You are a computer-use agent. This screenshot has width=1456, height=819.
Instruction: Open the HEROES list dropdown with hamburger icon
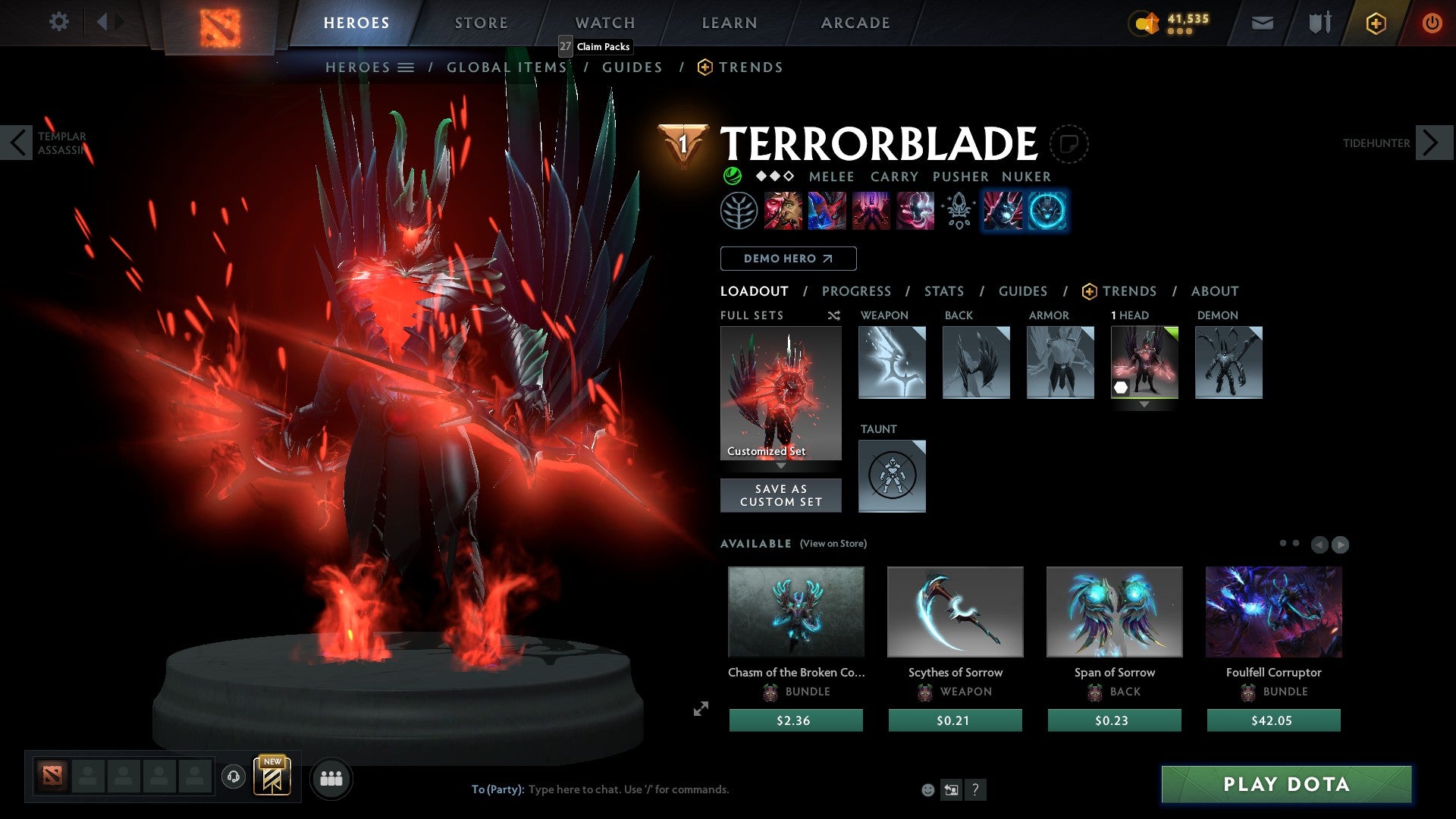pyautogui.click(x=406, y=67)
